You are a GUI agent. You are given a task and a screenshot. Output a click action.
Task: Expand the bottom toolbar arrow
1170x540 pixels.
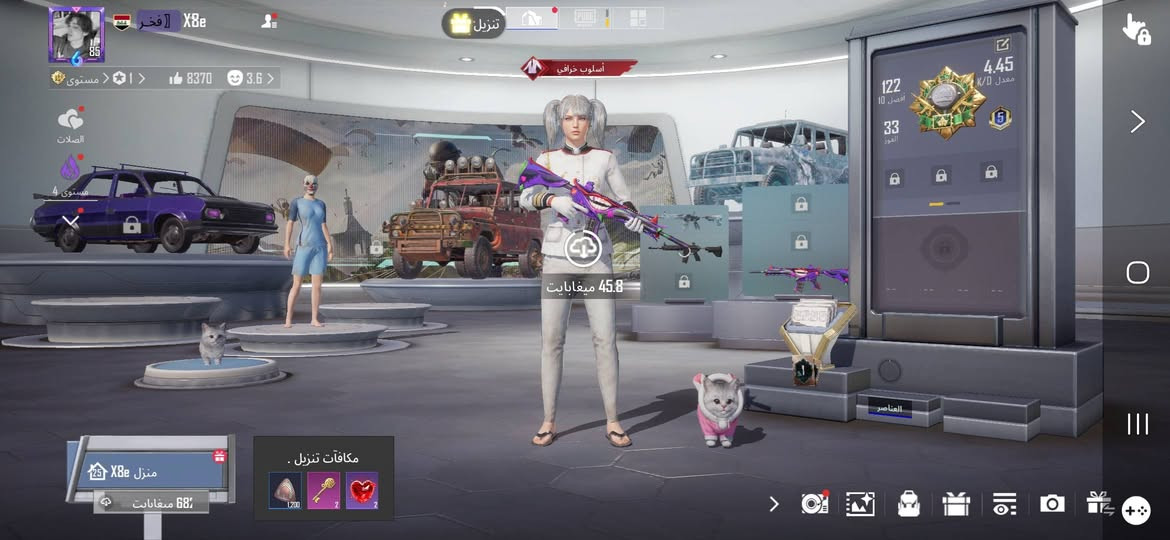click(x=774, y=503)
